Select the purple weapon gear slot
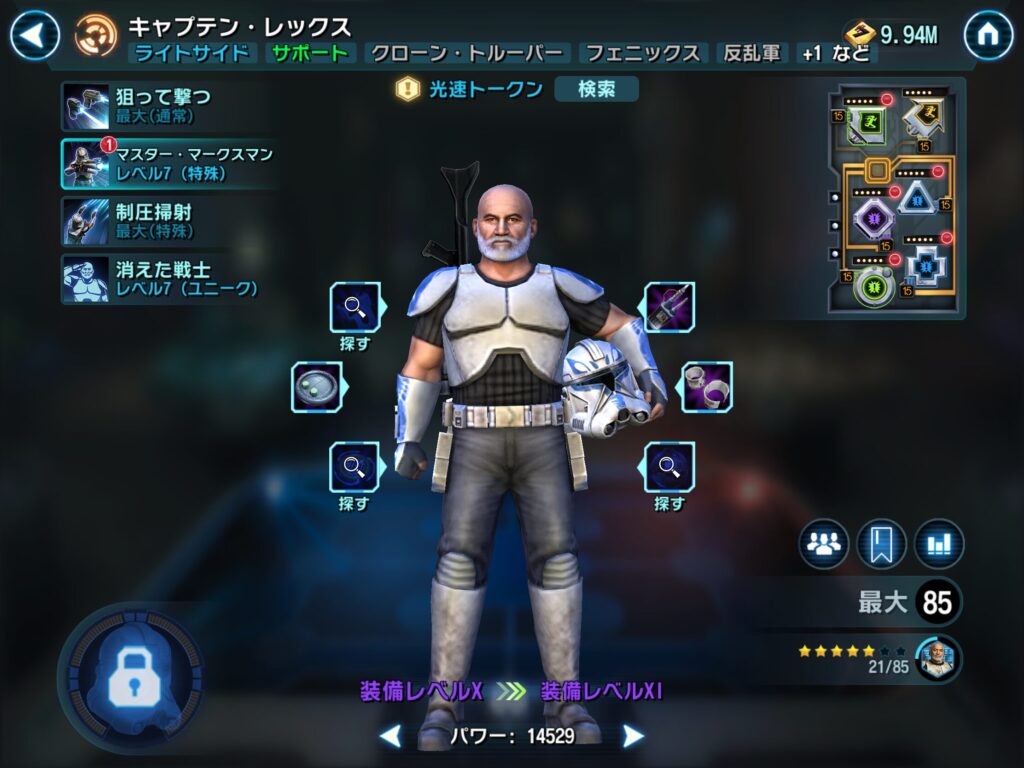The image size is (1024, 768). (668, 307)
